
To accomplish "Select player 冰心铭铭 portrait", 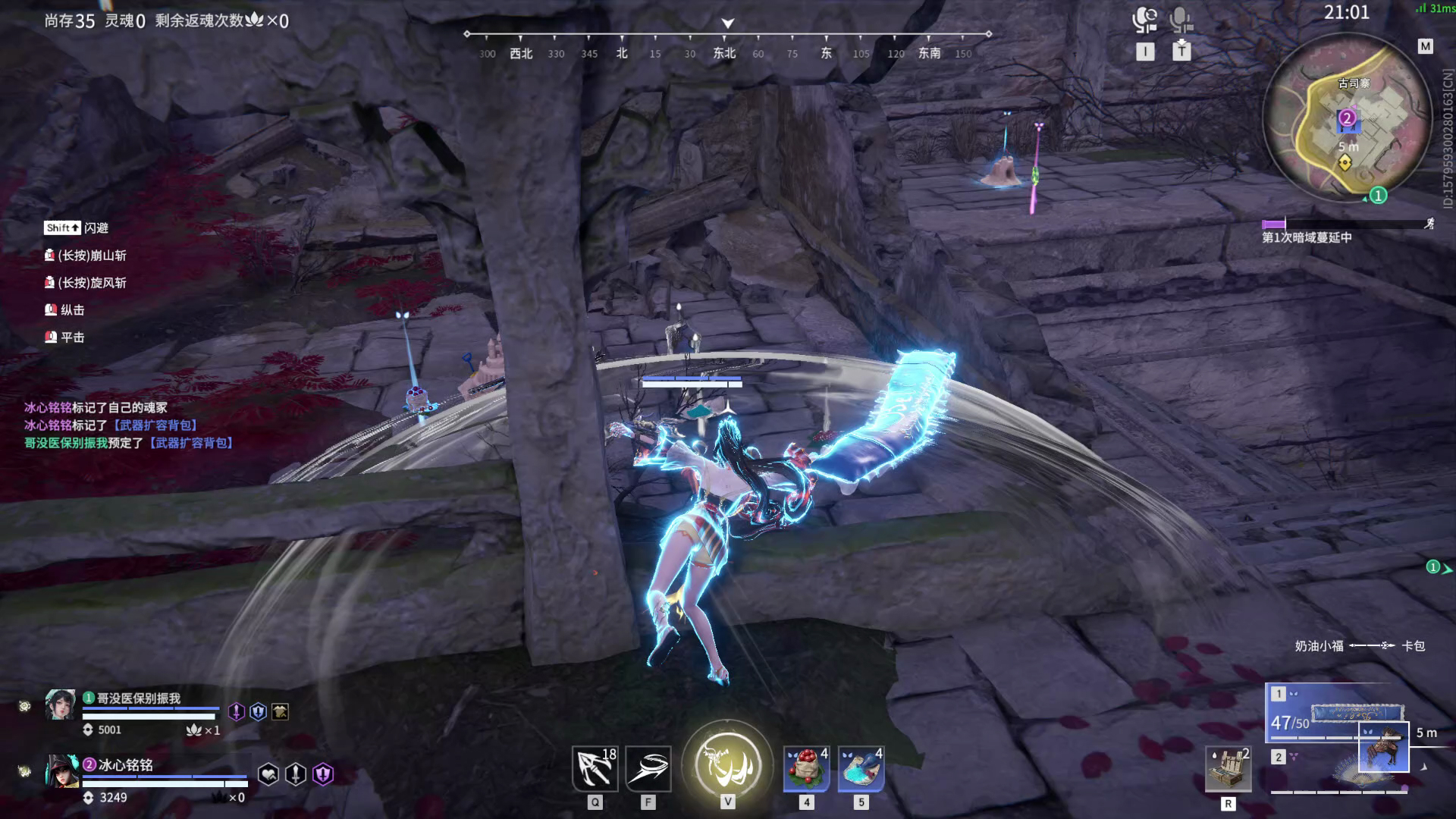I will click(61, 771).
